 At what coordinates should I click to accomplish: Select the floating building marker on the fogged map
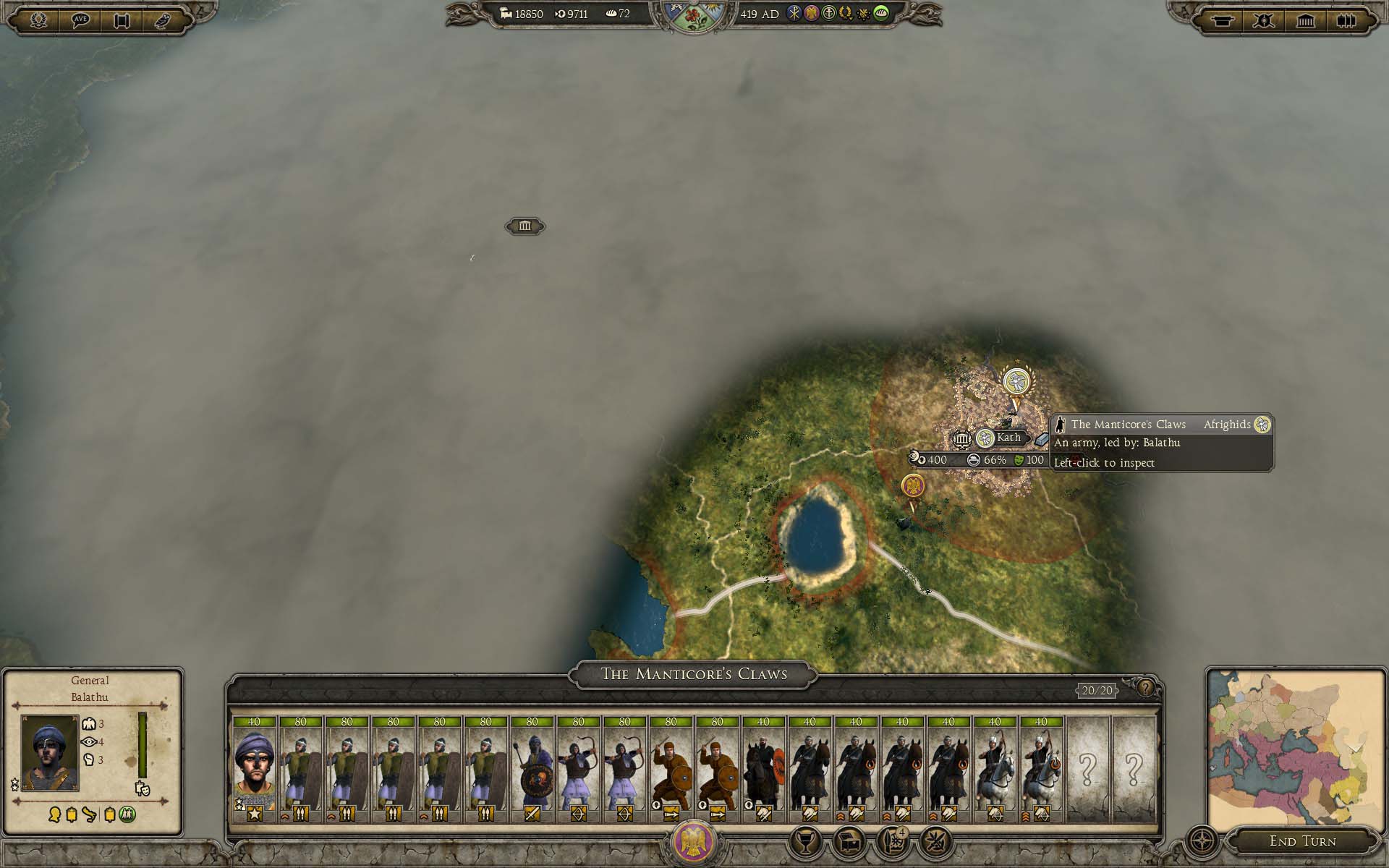[x=524, y=226]
